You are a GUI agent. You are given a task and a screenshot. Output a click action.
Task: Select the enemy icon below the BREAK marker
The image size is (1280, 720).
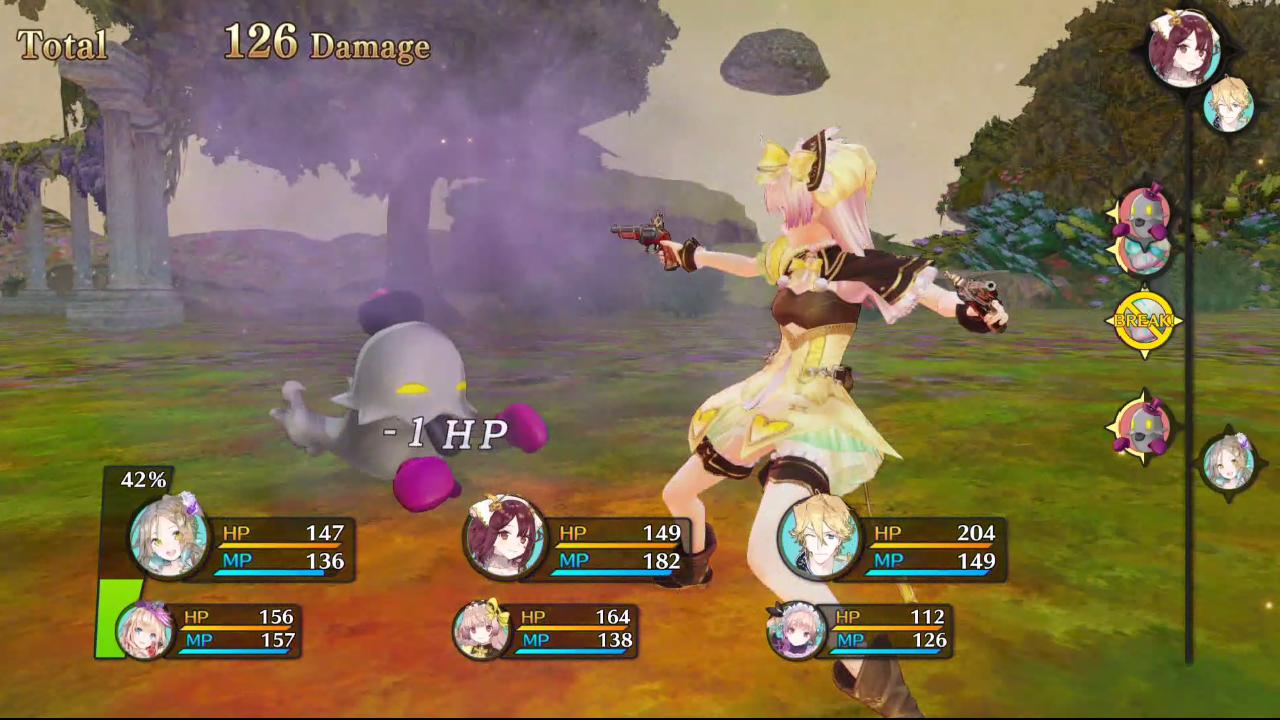1142,425
